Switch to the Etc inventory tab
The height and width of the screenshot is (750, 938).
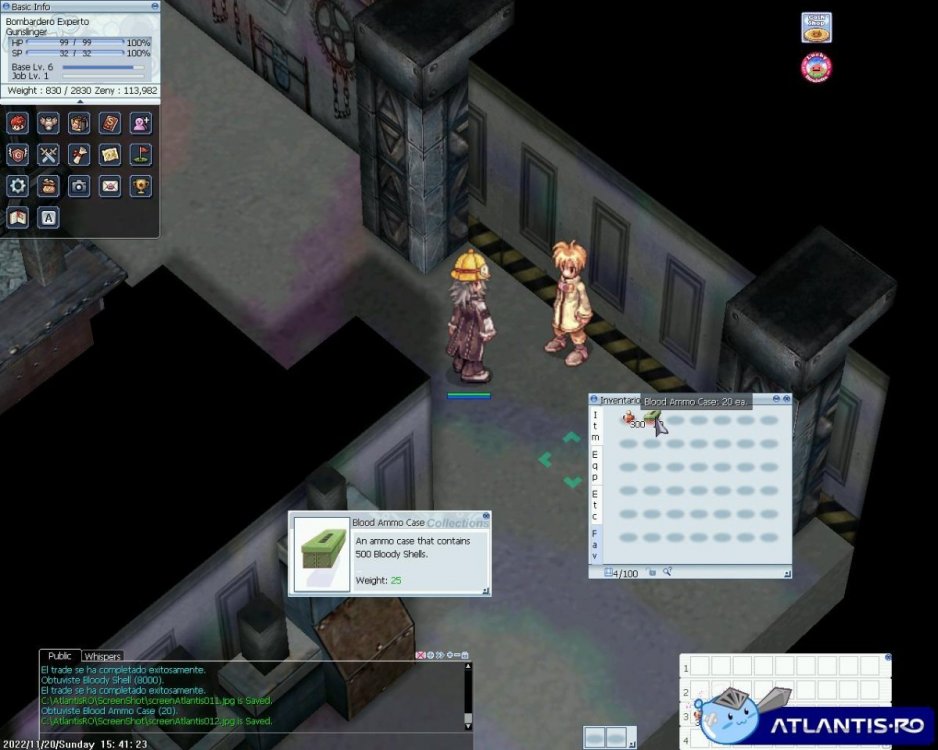[x=595, y=504]
